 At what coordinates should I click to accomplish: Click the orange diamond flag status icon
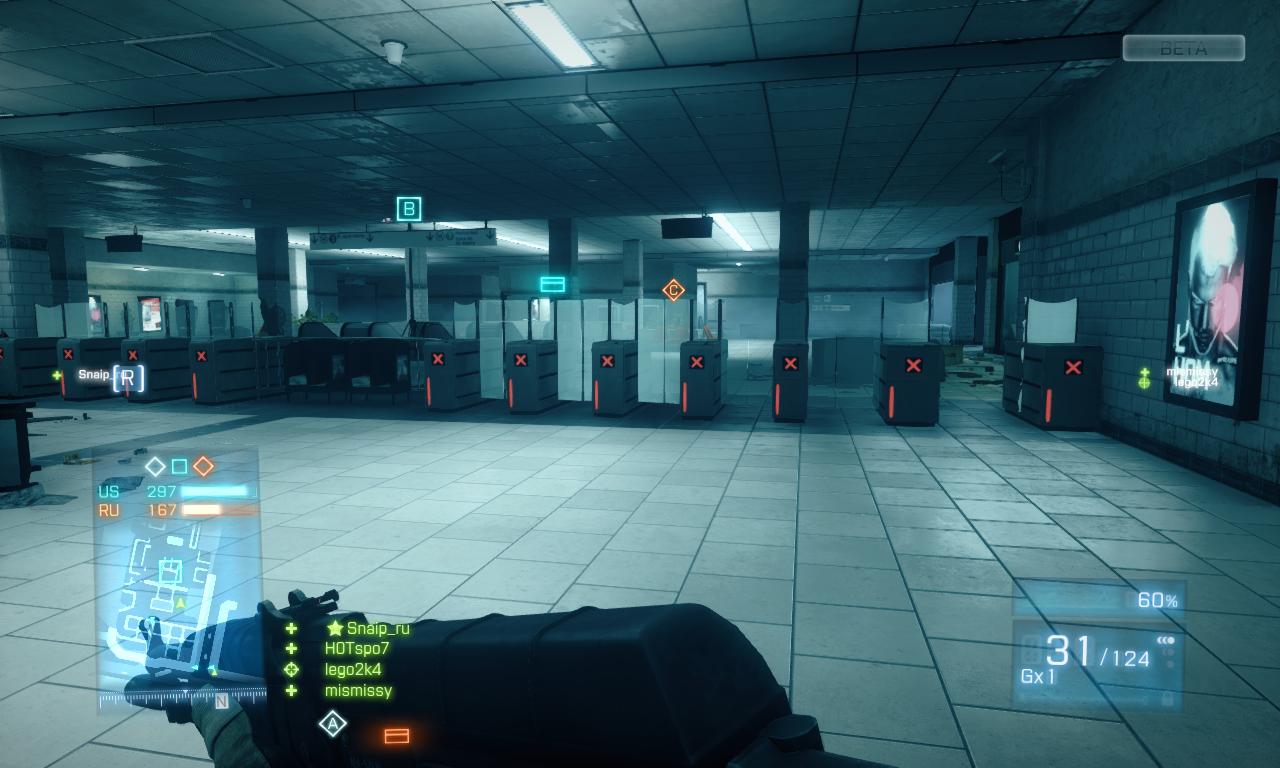tap(203, 466)
